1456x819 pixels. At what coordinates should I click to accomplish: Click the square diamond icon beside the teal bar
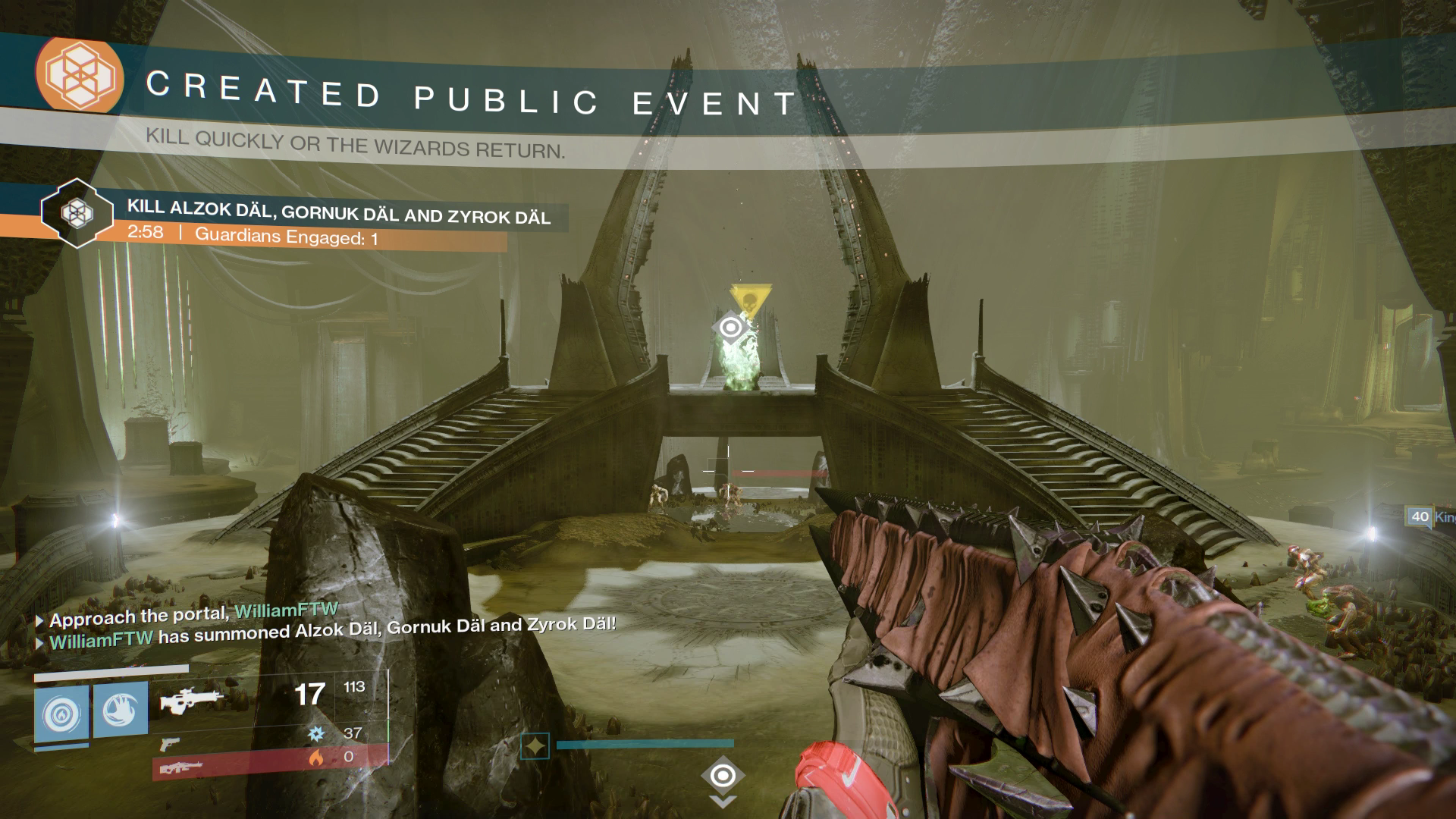(x=535, y=746)
